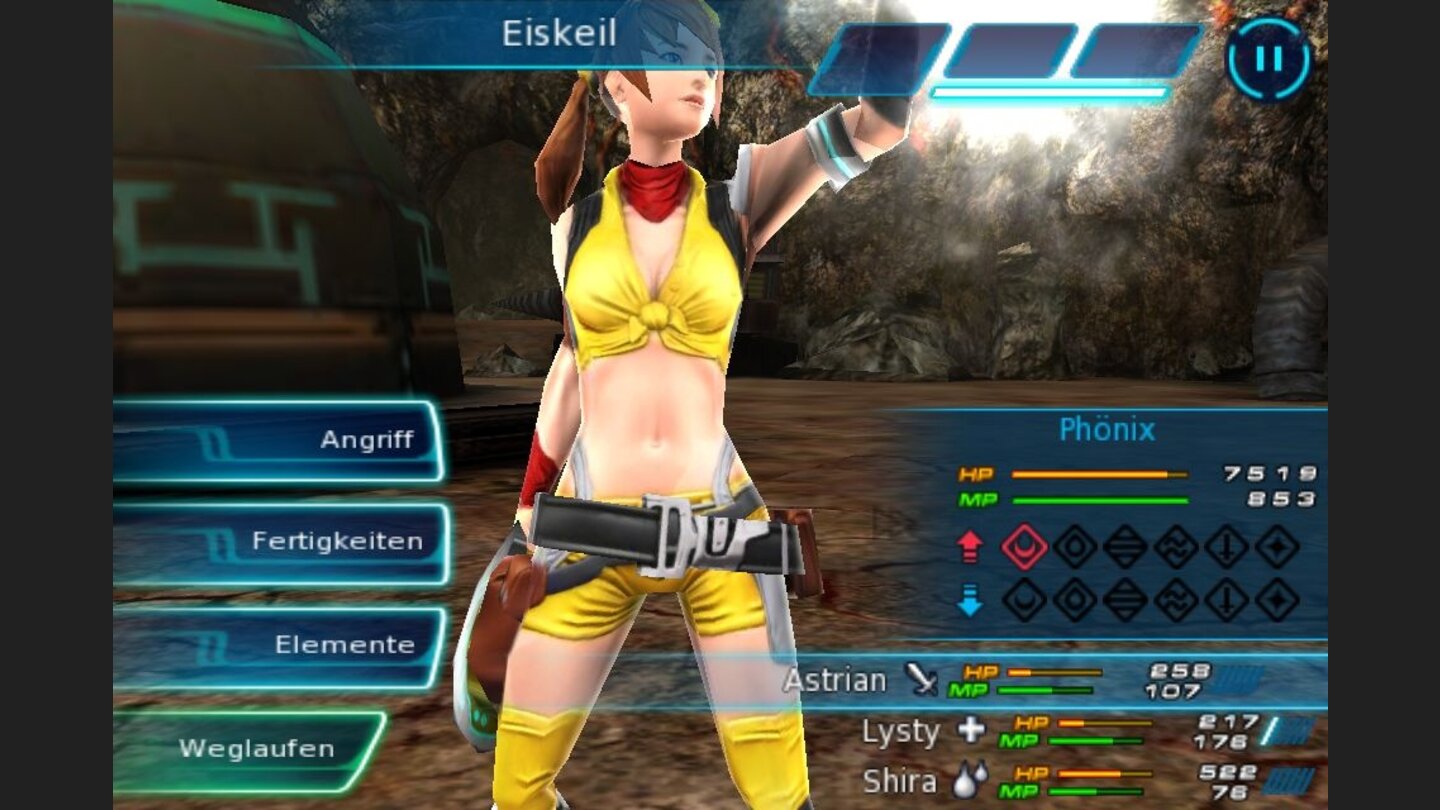Image resolution: width=1440 pixels, height=810 pixels.
Task: Select party member Shira
Action: point(900,782)
